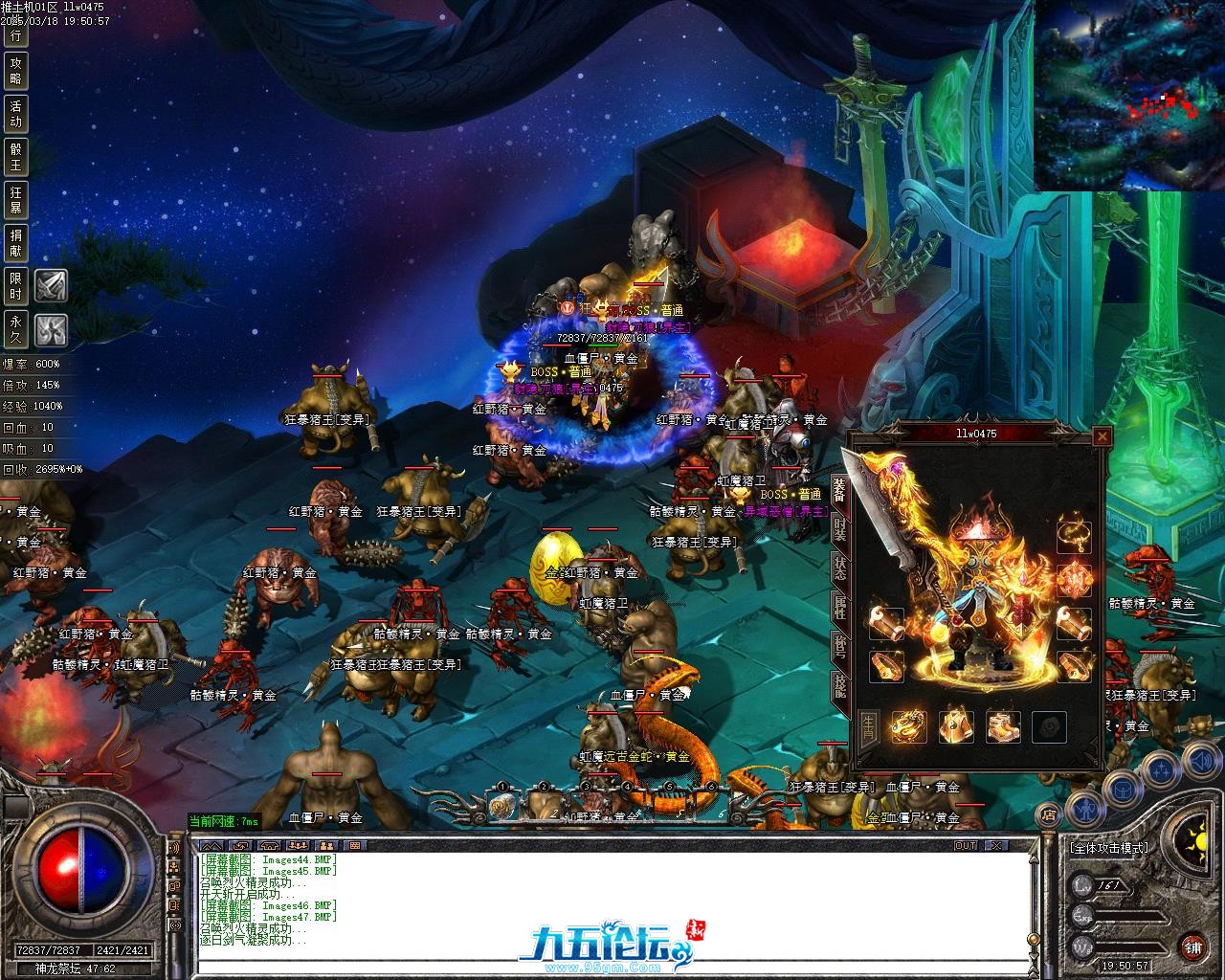The width and height of the screenshot is (1225, 980).
Task: Open the 铺 stall button
Action: click(x=1192, y=948)
